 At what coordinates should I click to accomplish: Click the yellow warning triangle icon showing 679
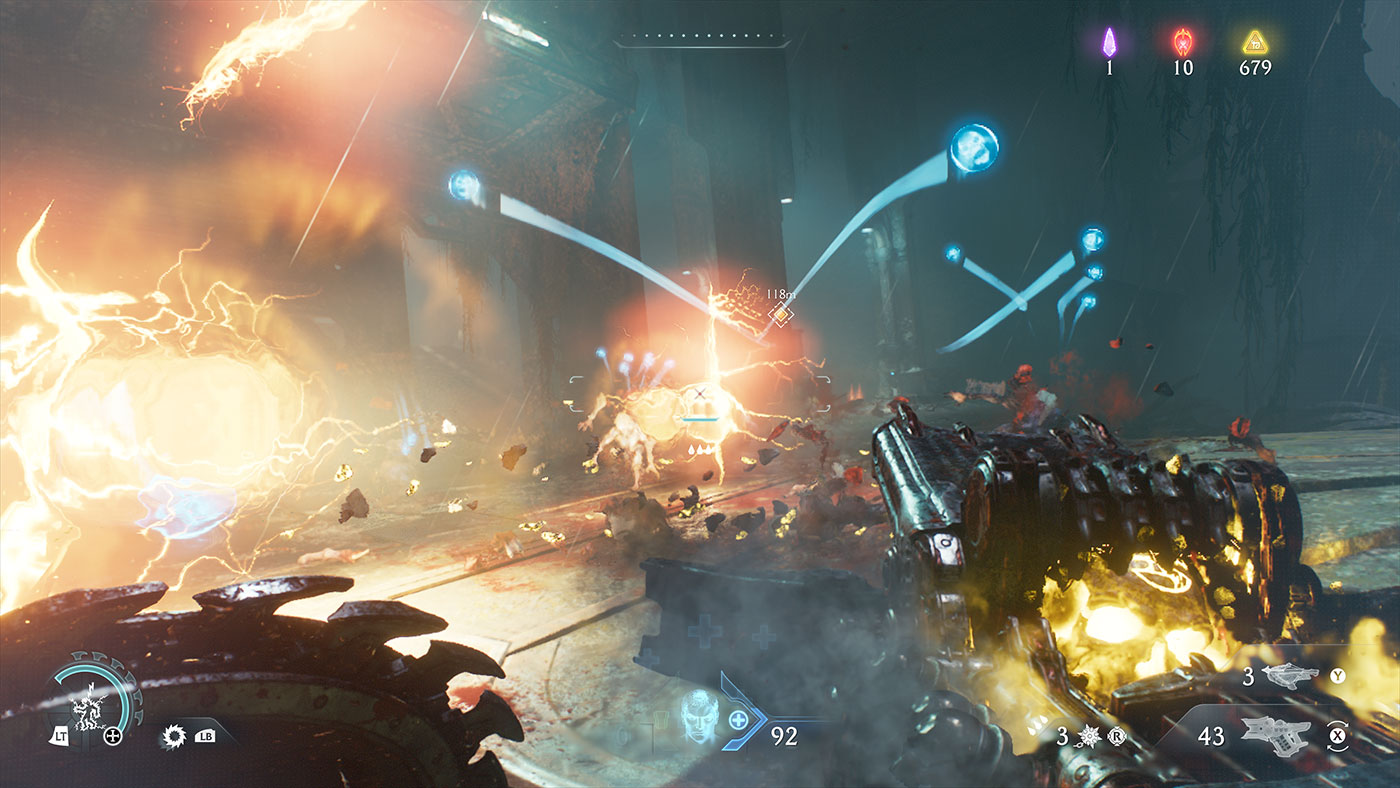tap(1254, 44)
